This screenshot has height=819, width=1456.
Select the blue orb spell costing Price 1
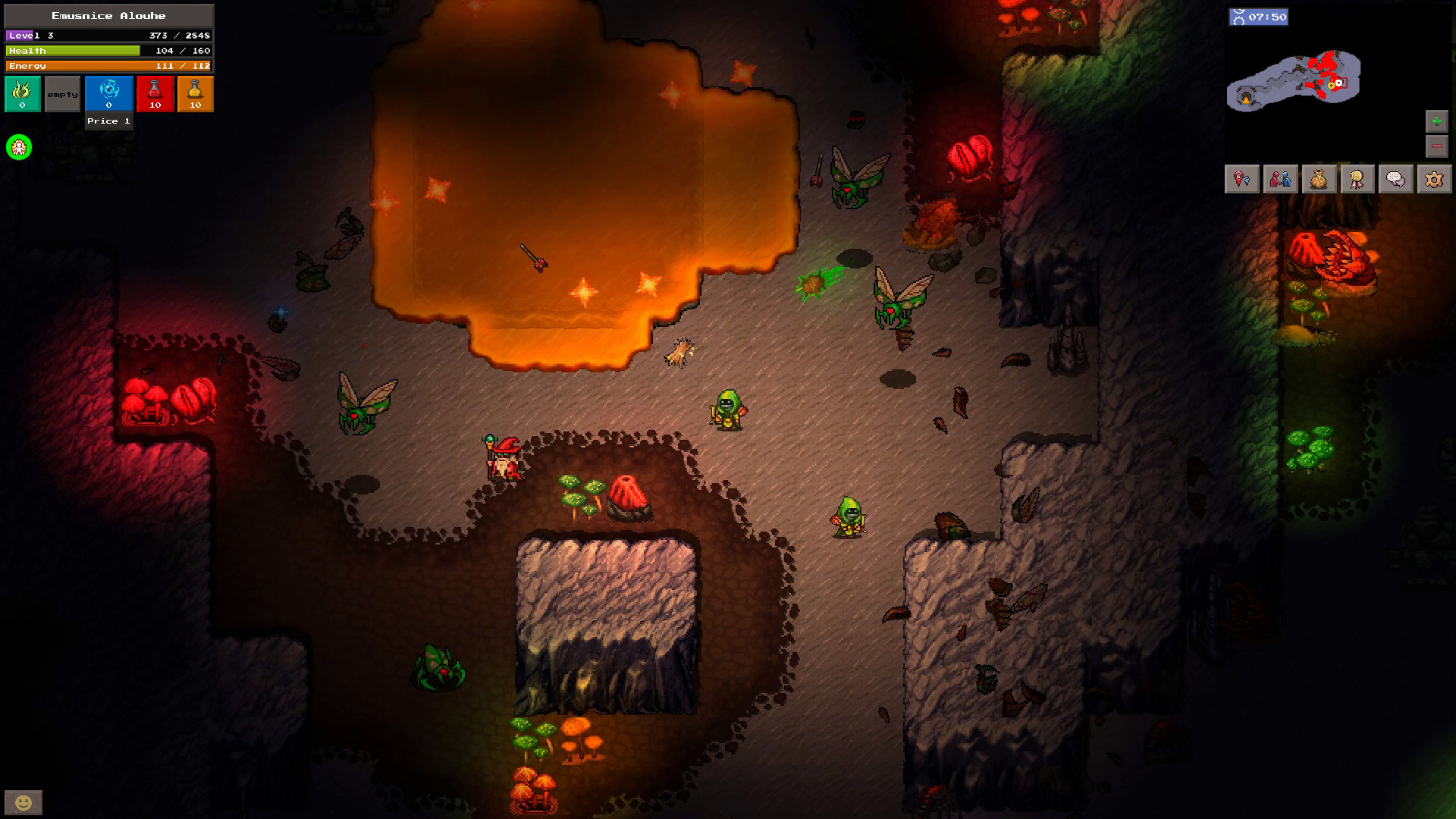[x=108, y=93]
